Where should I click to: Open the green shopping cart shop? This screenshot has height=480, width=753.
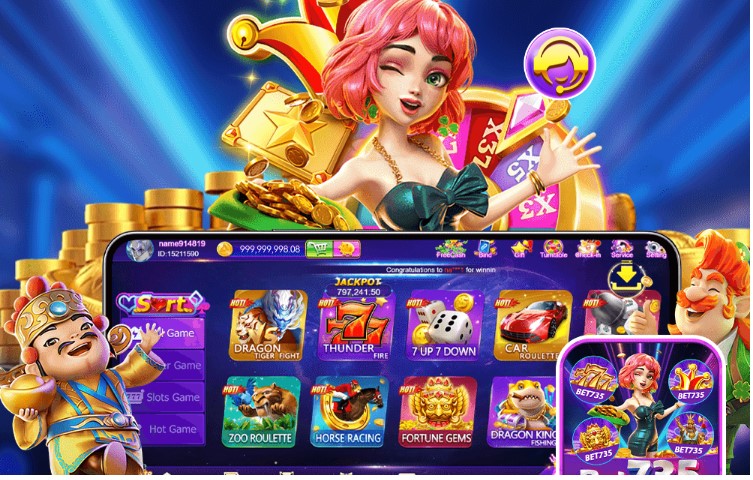click(319, 249)
